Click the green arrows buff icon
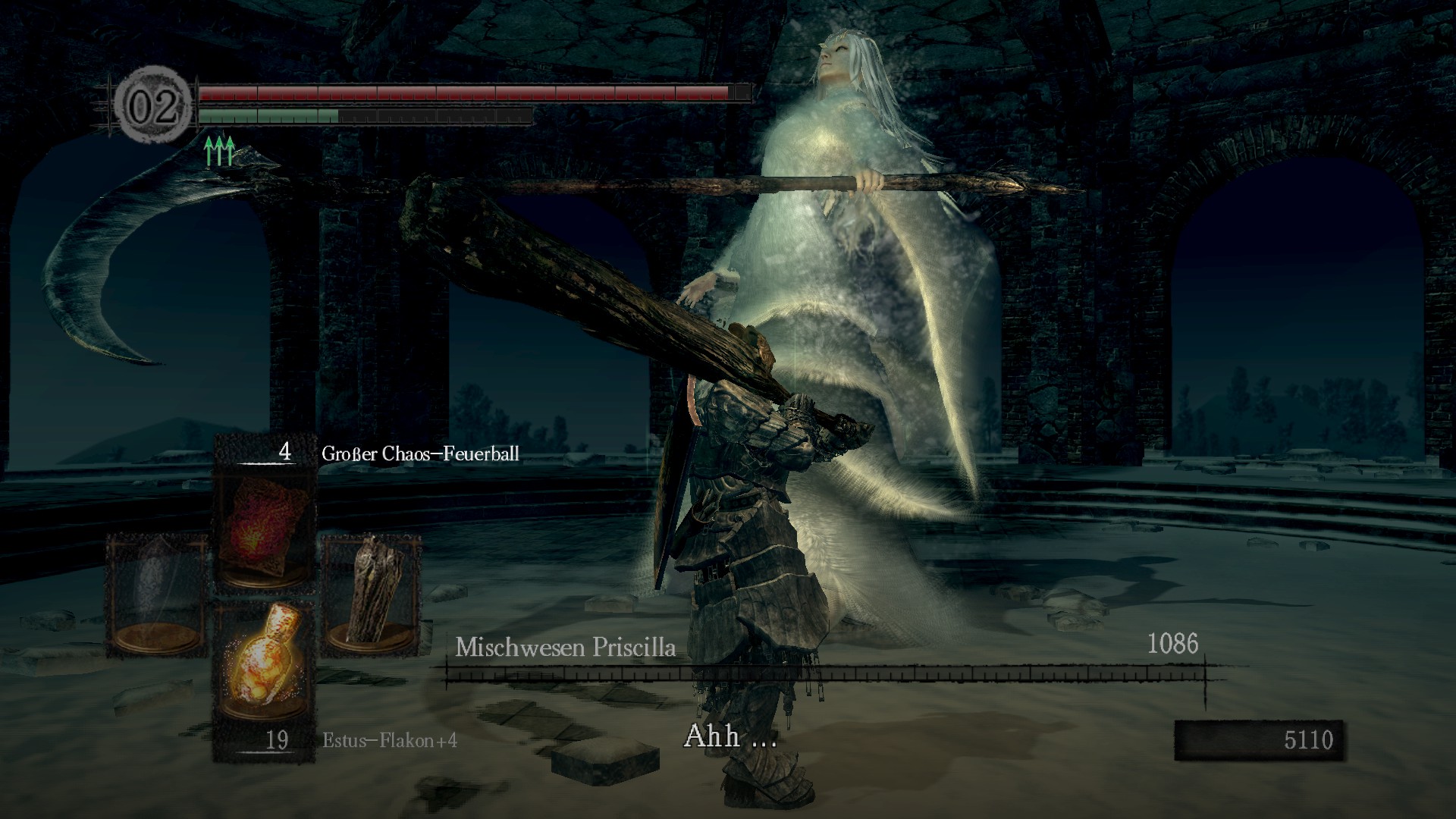The image size is (1456, 819). tap(219, 151)
